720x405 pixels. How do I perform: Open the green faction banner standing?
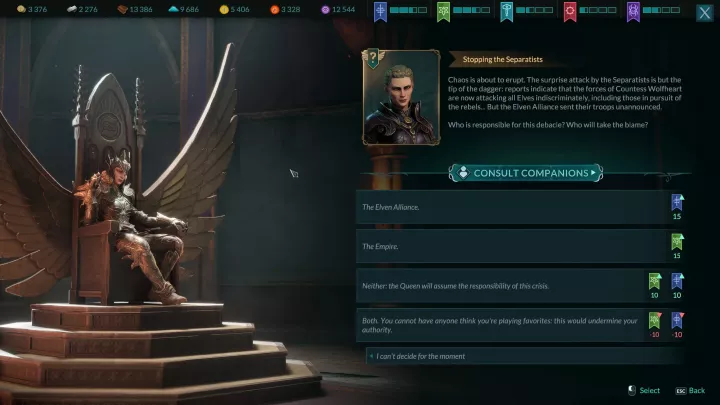point(444,11)
